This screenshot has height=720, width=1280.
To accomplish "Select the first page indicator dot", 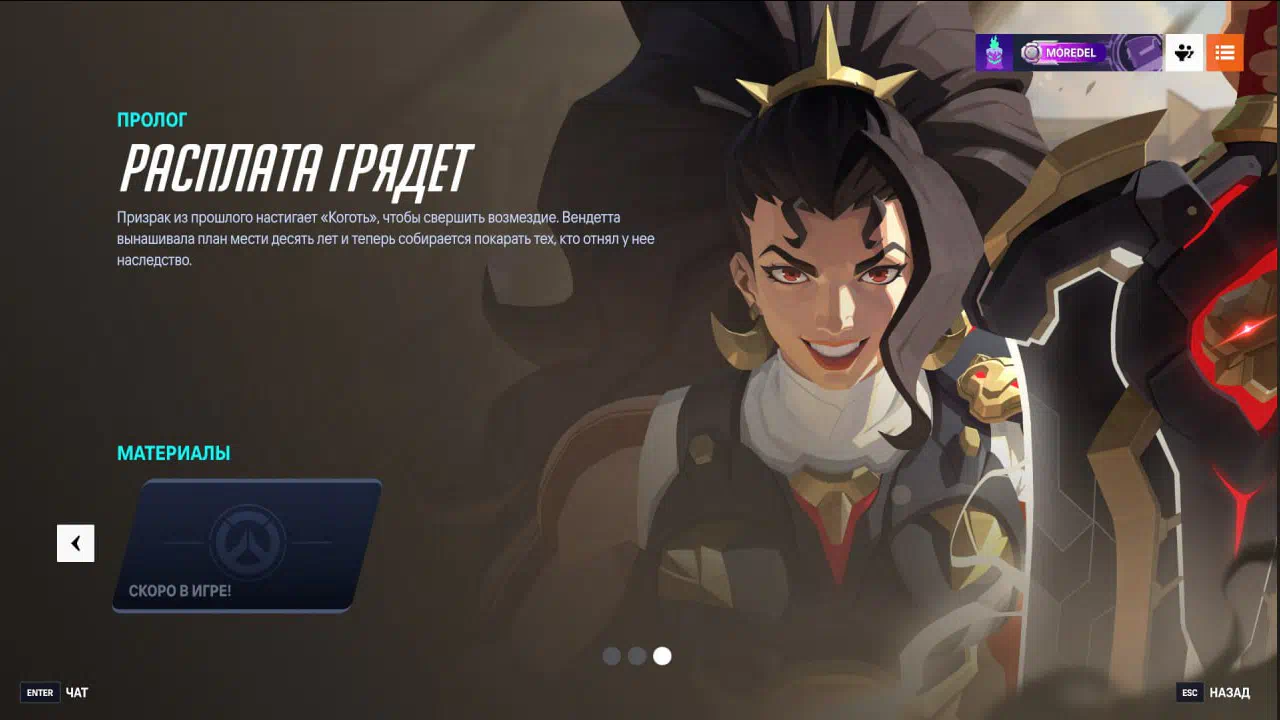I will pyautogui.click(x=612, y=656).
